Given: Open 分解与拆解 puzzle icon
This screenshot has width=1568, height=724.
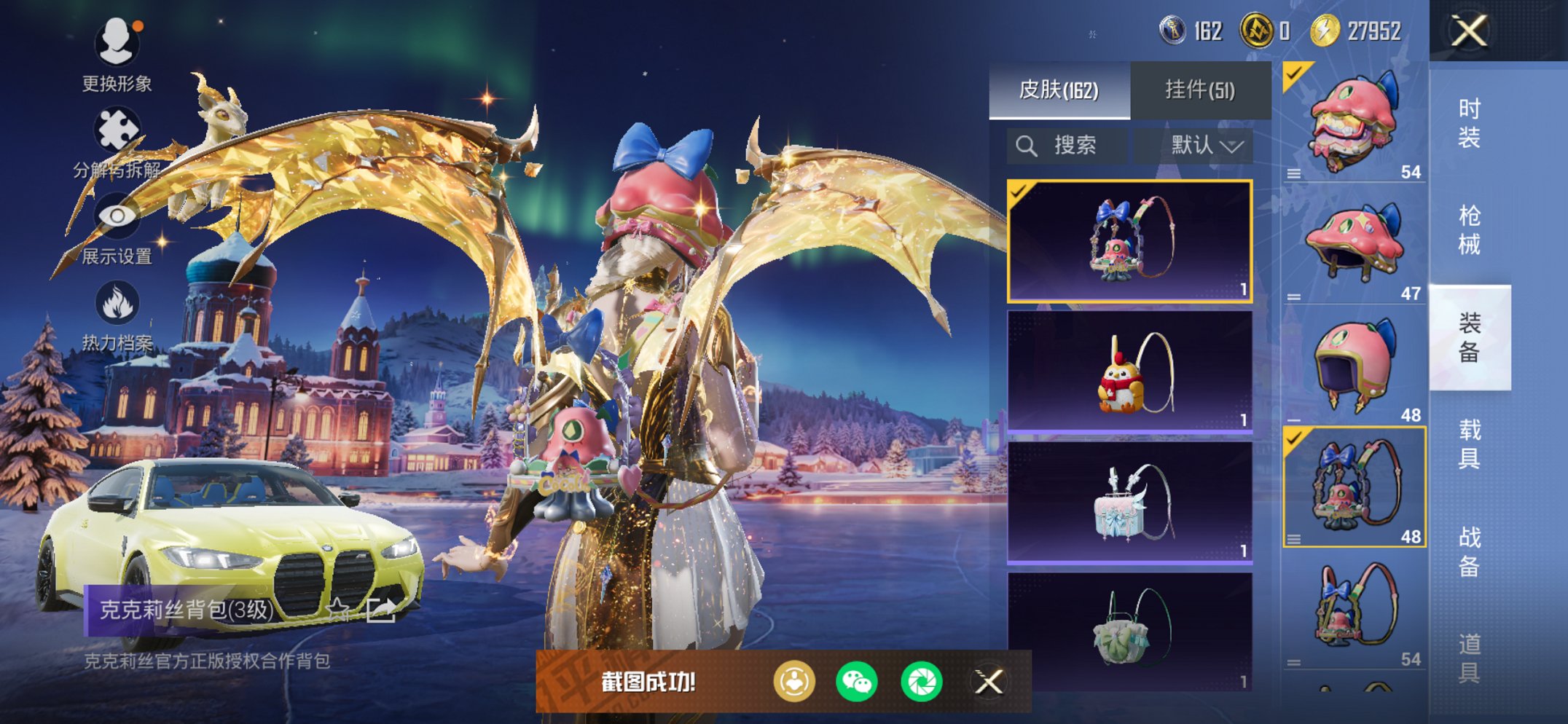Looking at the screenshot, I should [117, 142].
